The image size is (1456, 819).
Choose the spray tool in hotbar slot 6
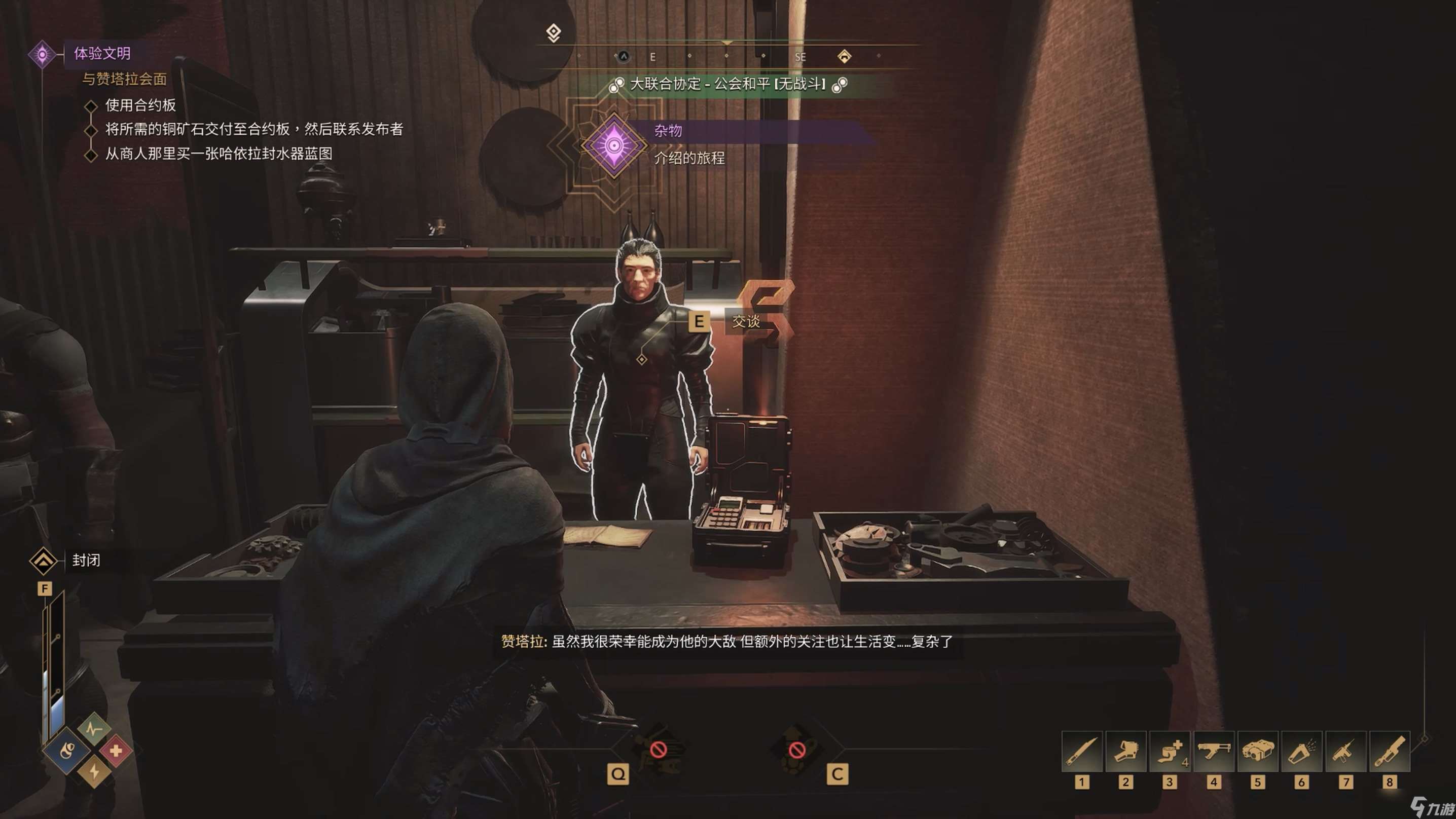(1301, 751)
